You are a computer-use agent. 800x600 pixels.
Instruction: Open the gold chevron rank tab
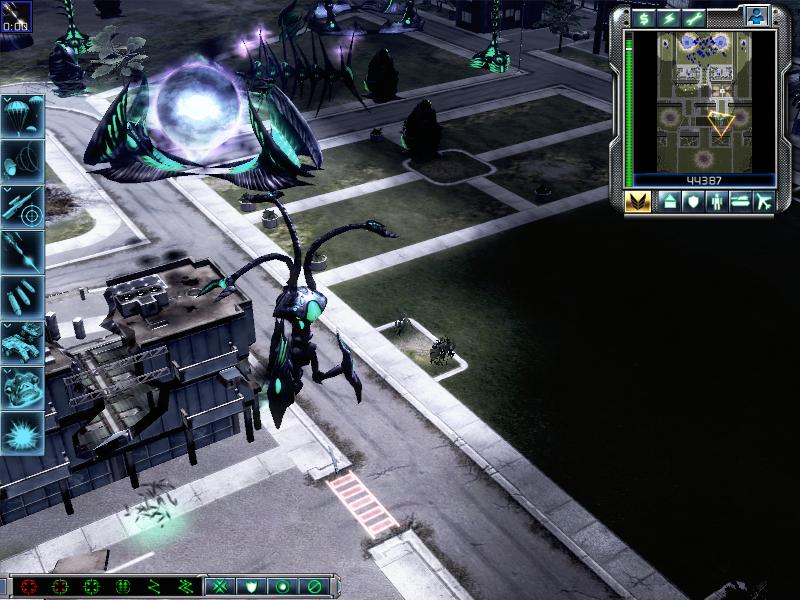639,202
